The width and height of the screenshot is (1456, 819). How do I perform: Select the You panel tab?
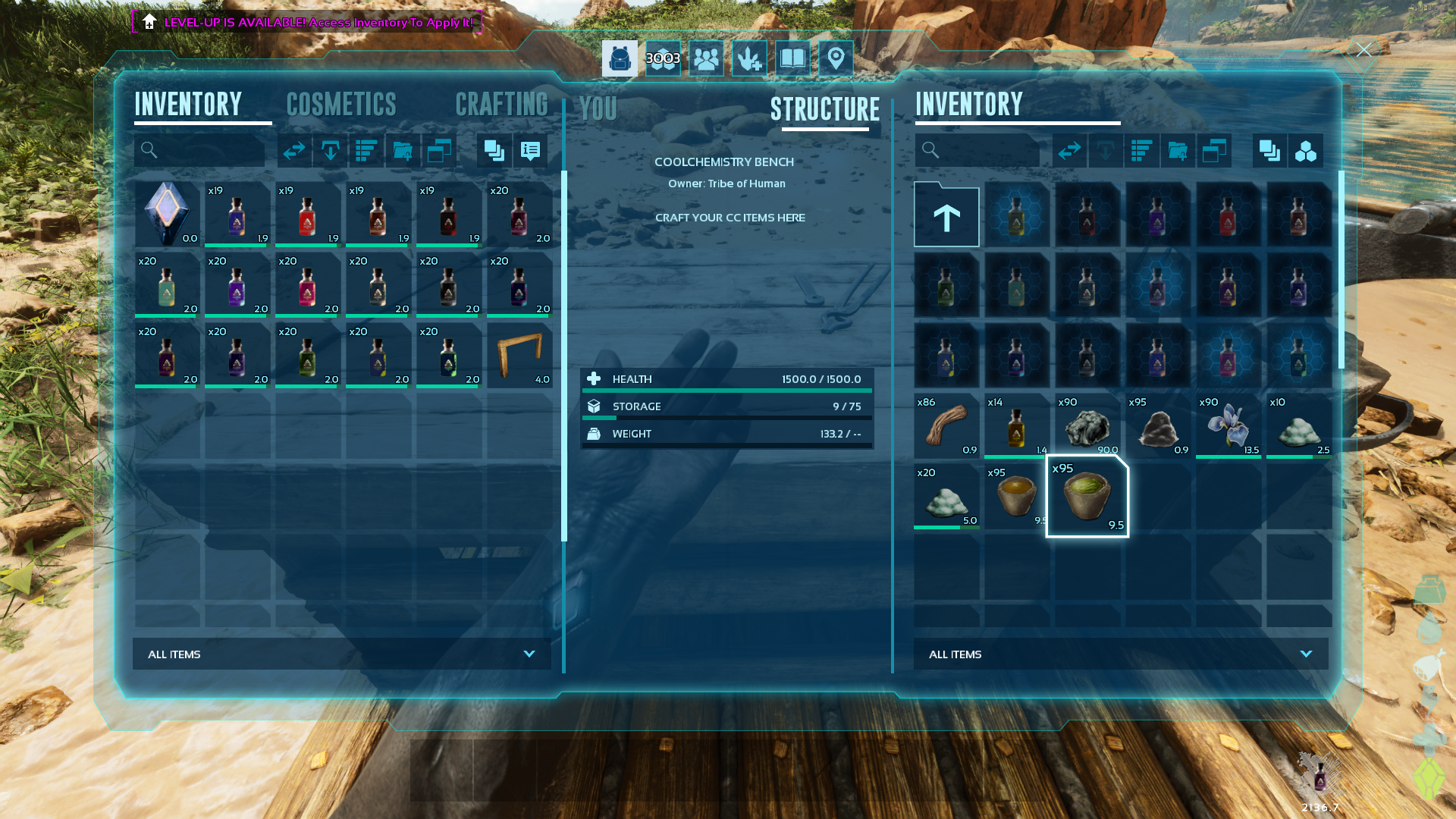point(598,109)
